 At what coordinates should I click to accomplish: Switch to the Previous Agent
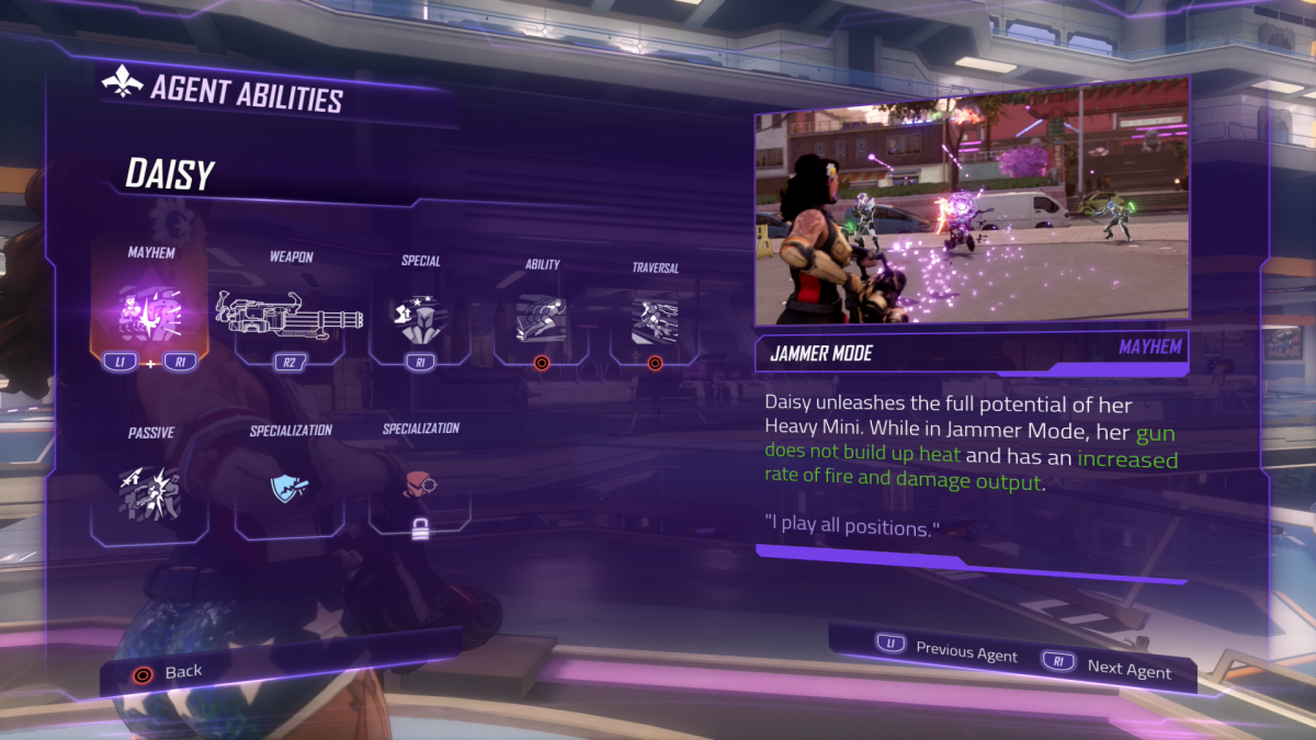[947, 650]
